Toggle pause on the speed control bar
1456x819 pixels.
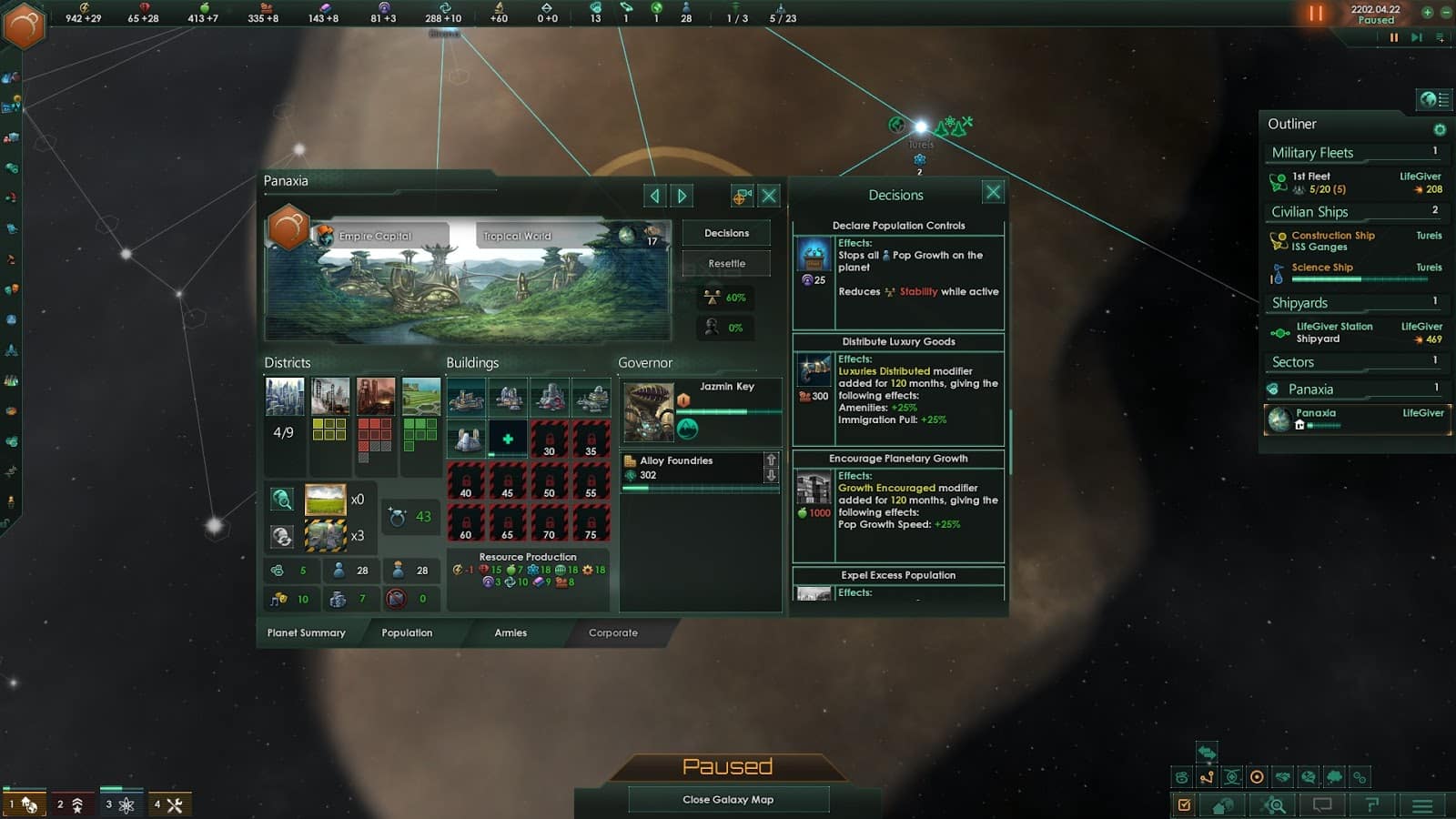click(1394, 37)
